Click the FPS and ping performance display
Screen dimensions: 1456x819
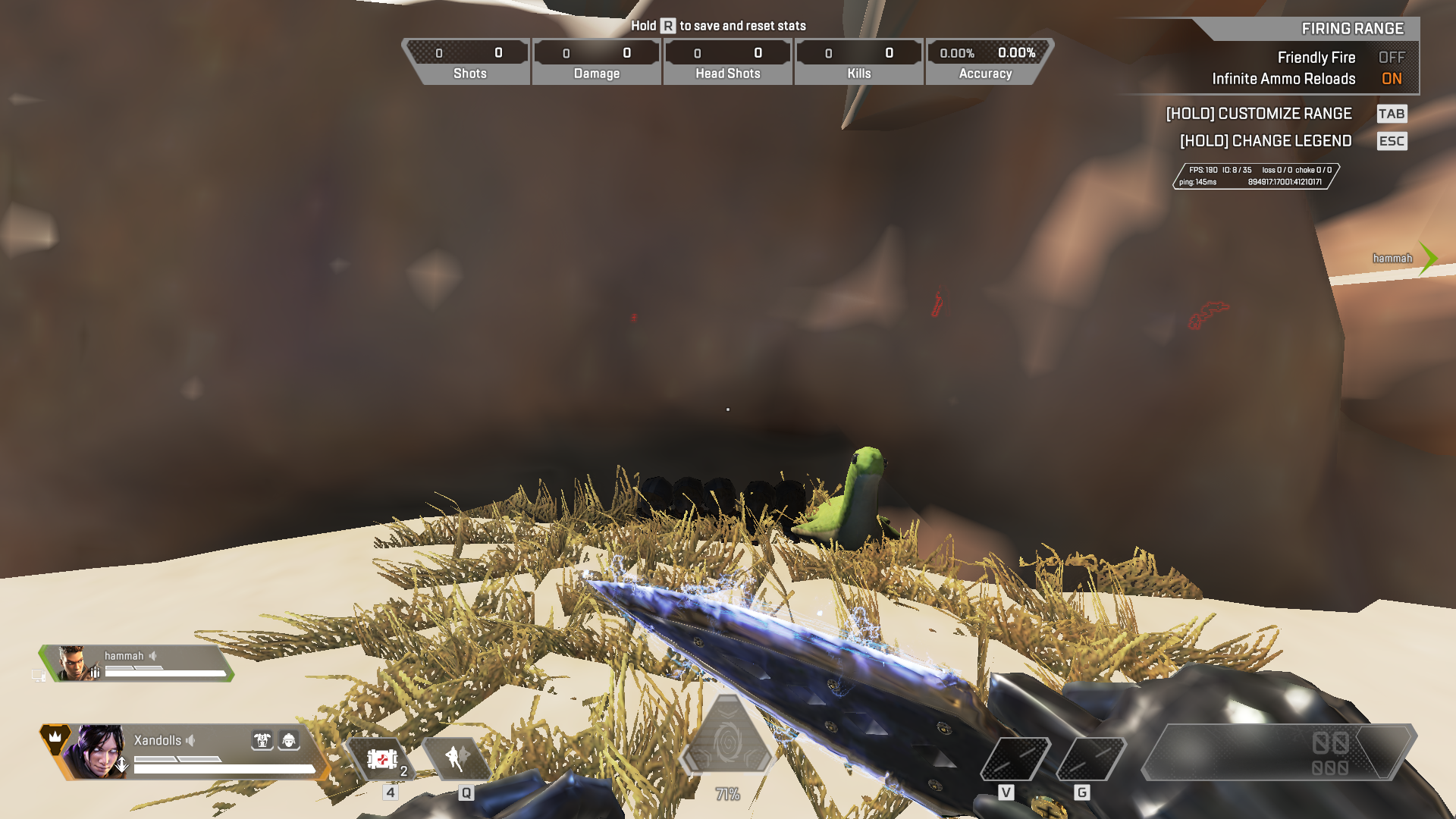[1256, 176]
